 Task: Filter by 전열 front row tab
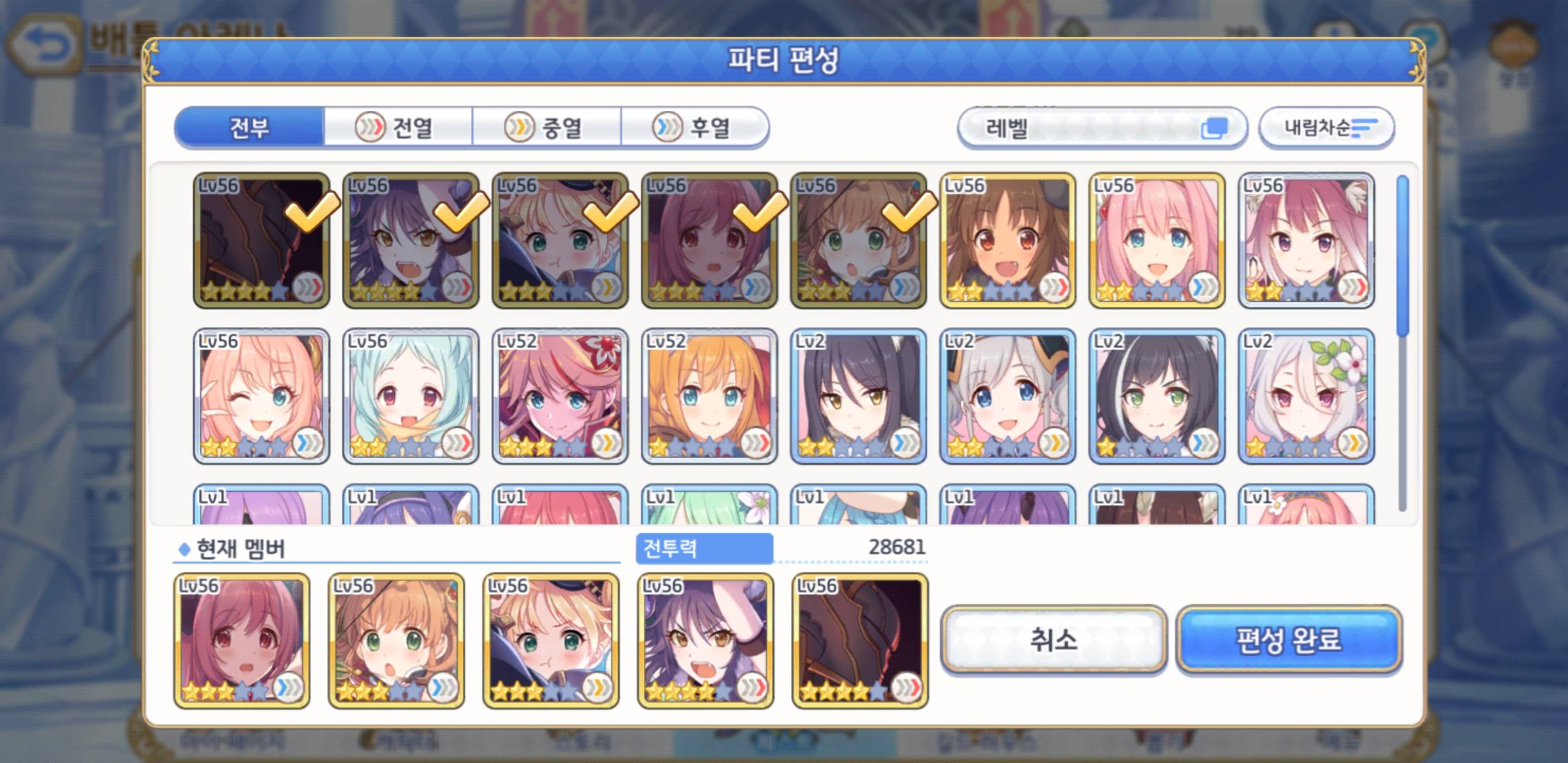click(x=398, y=128)
